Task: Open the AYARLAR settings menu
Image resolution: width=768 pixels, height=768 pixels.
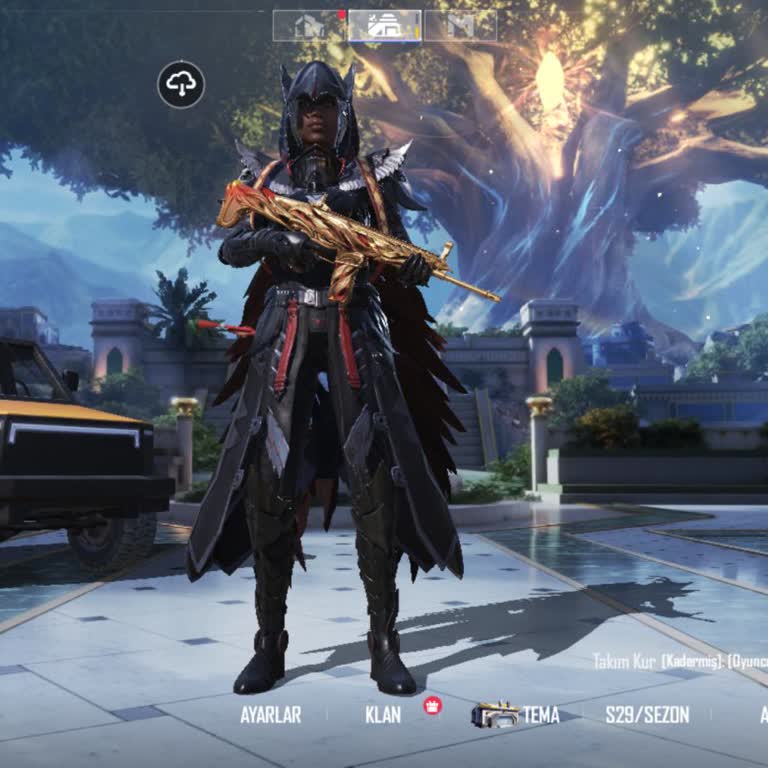Action: pyautogui.click(x=270, y=715)
